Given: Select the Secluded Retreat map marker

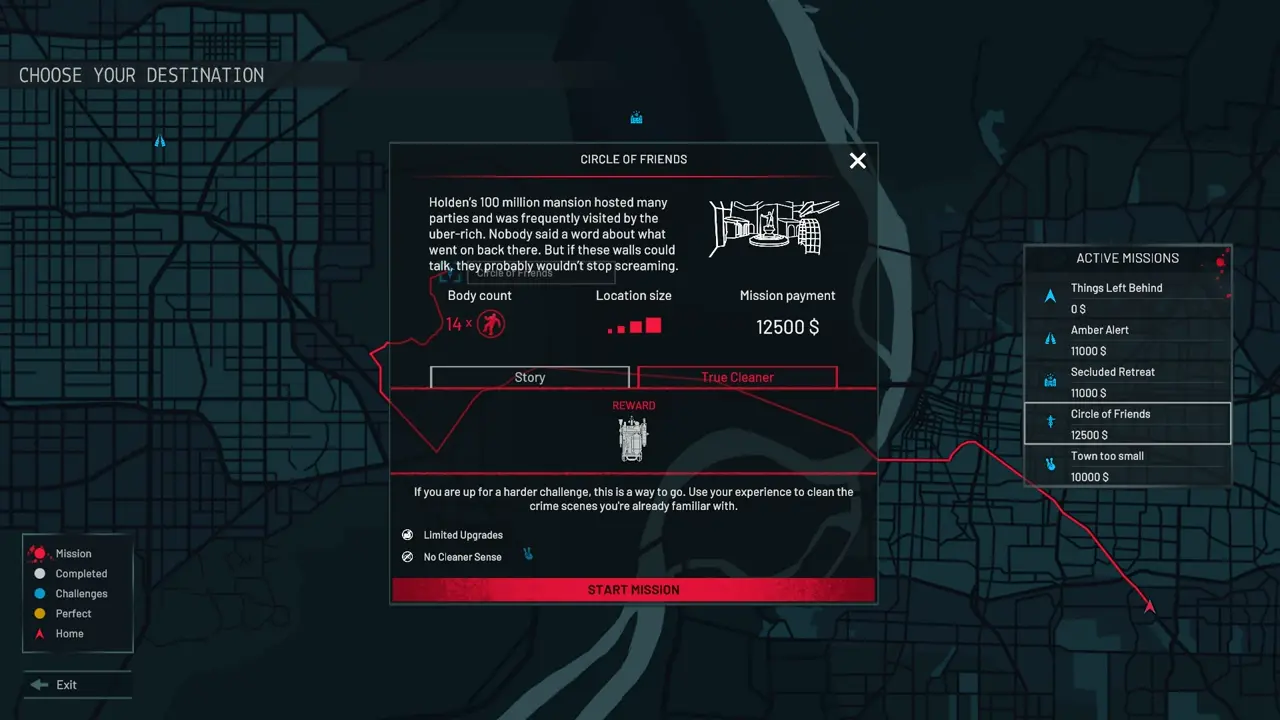Looking at the screenshot, I should click(x=636, y=118).
